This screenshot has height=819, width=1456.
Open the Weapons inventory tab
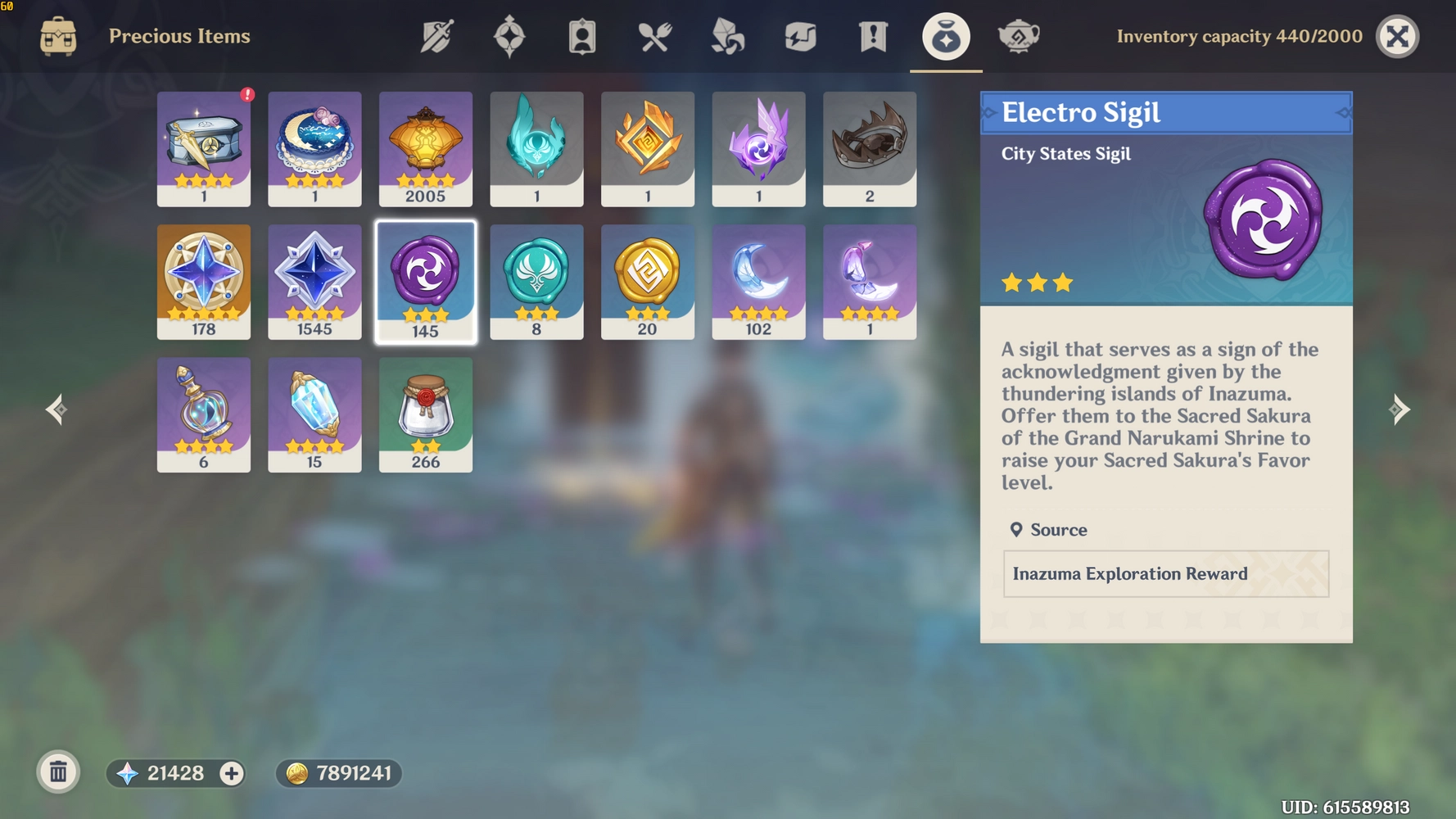(x=436, y=36)
